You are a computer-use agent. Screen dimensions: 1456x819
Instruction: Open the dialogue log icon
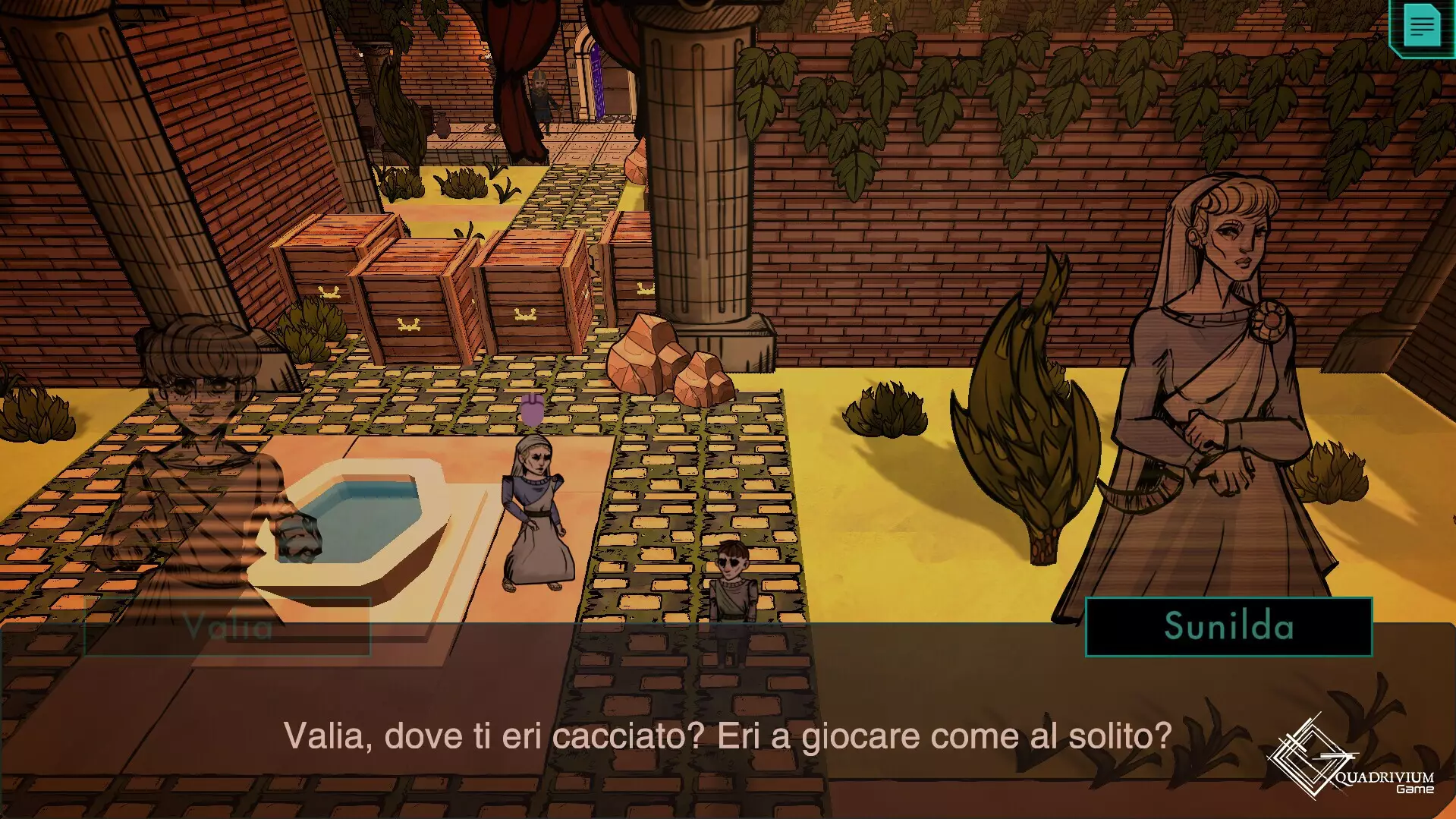coord(1421,27)
